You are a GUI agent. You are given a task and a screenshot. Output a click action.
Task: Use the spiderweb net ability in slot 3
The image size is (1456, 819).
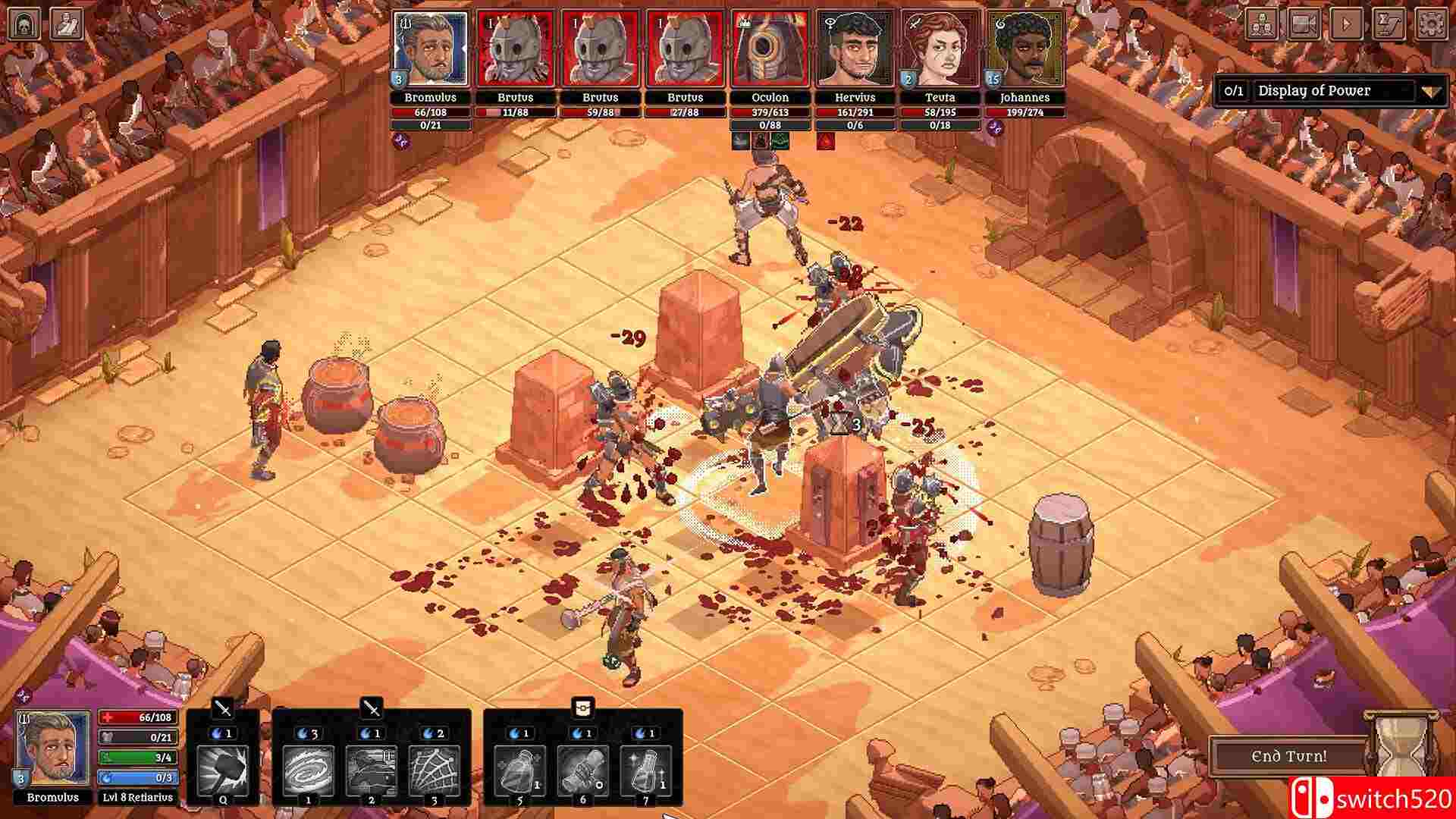(x=435, y=770)
